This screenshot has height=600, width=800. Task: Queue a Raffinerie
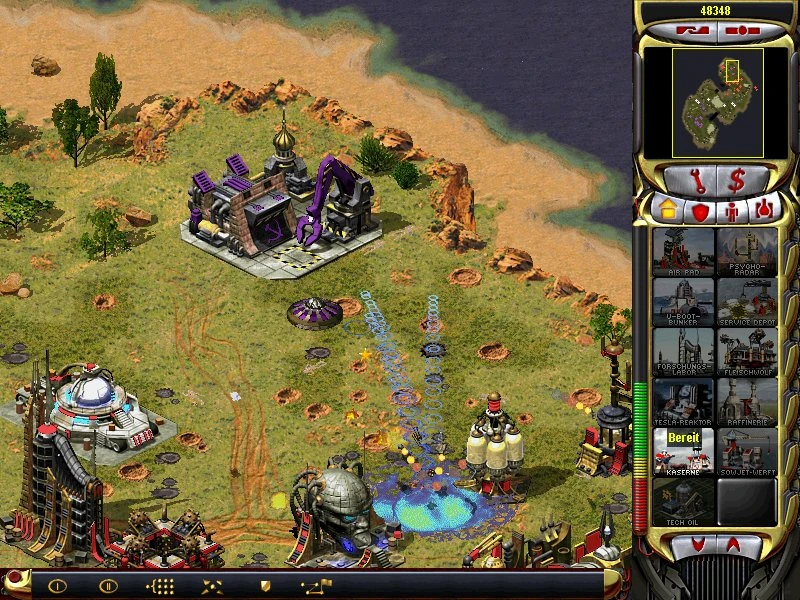coord(746,401)
